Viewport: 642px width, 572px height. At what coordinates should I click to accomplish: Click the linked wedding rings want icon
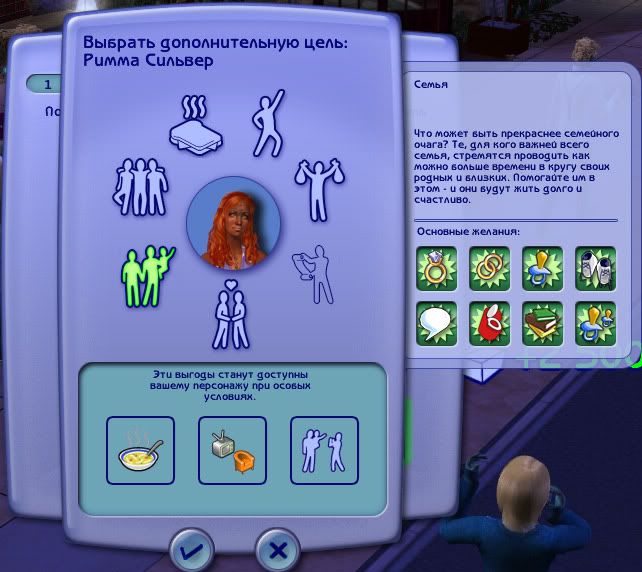(x=489, y=268)
